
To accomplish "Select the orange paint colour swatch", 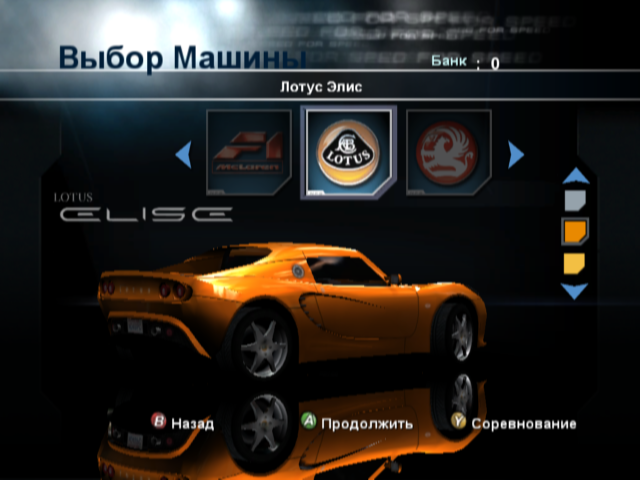I will click(575, 232).
